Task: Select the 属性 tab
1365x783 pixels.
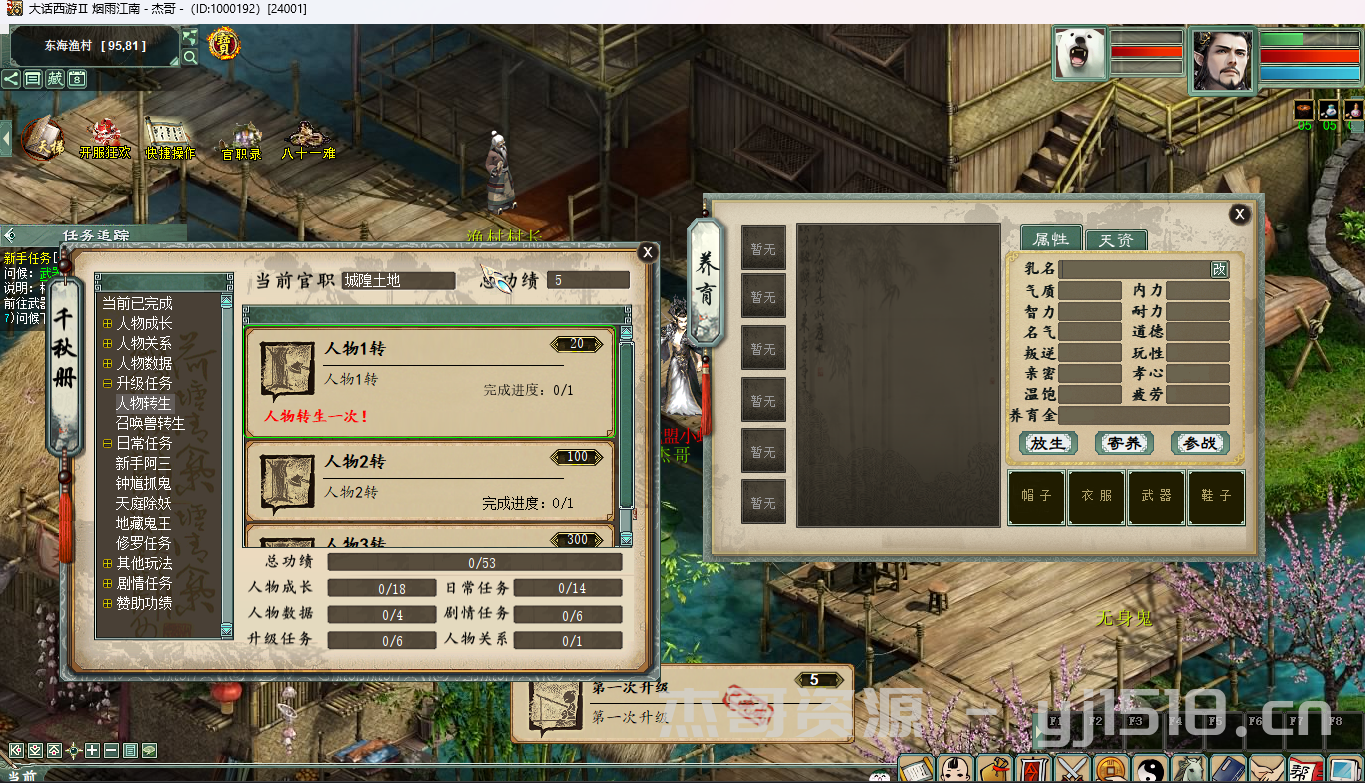Action: pos(1050,239)
